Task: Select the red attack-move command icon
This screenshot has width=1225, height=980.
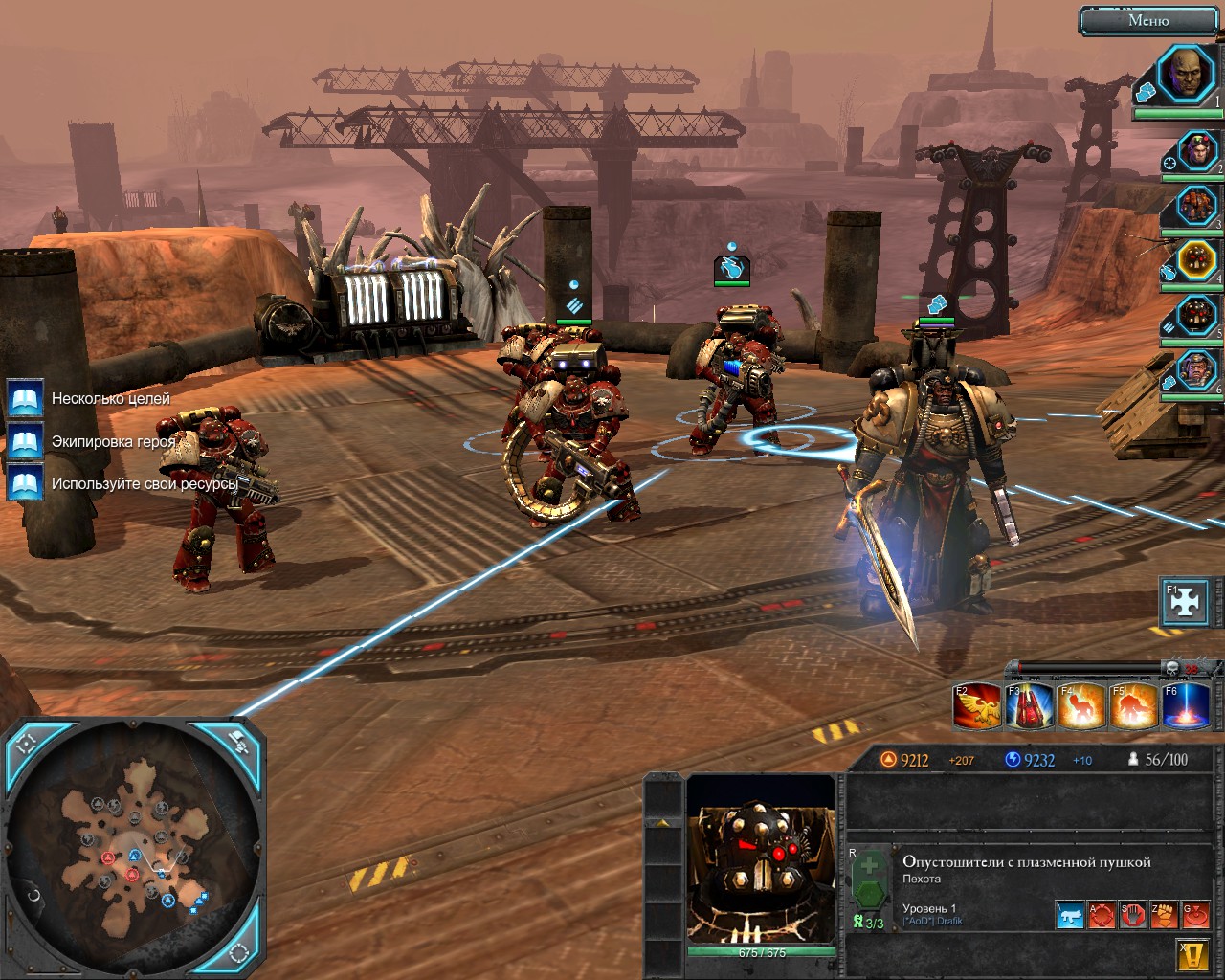Action: (x=1102, y=915)
